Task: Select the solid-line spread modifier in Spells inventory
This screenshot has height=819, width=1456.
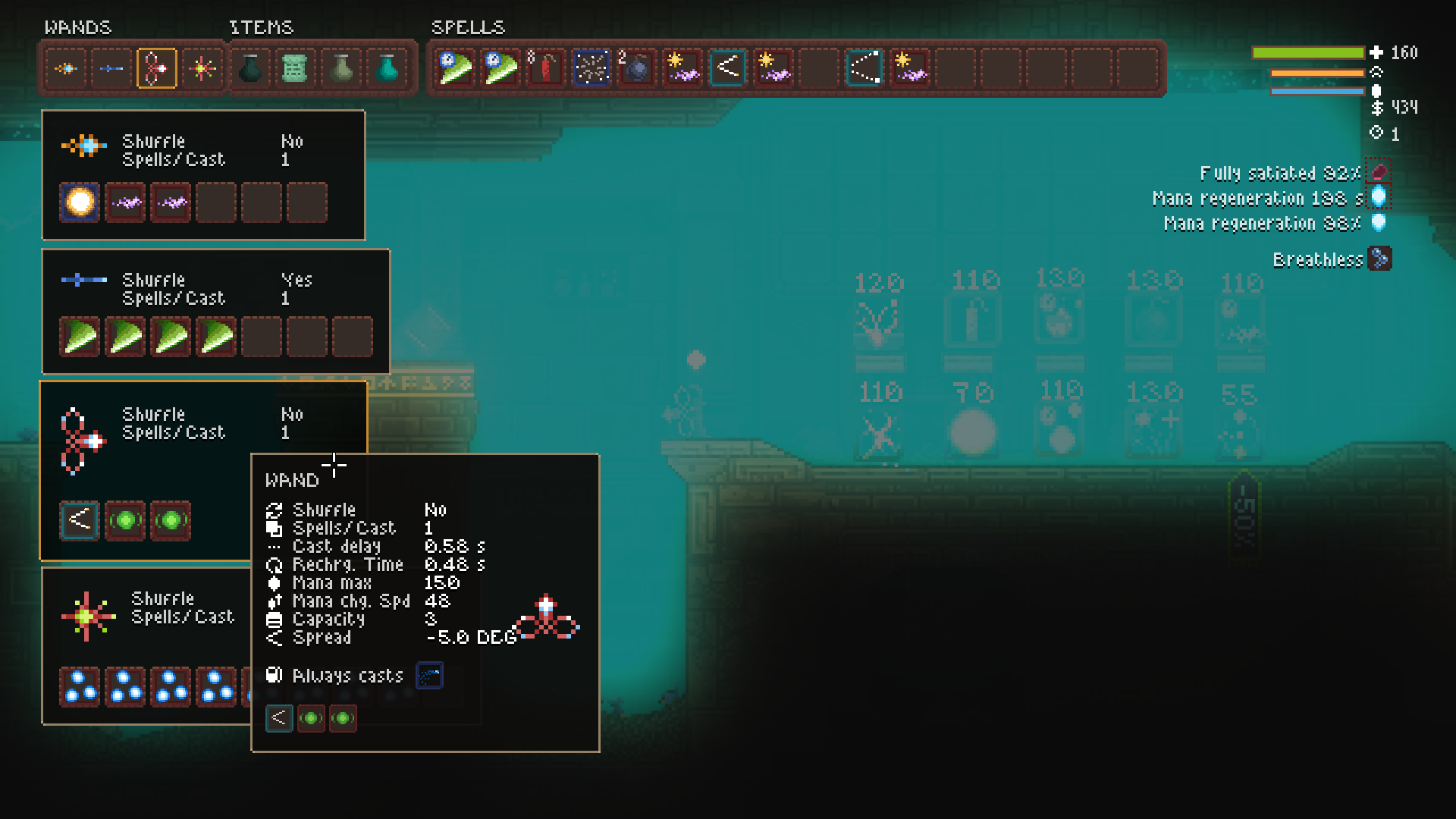Action: pos(728,69)
